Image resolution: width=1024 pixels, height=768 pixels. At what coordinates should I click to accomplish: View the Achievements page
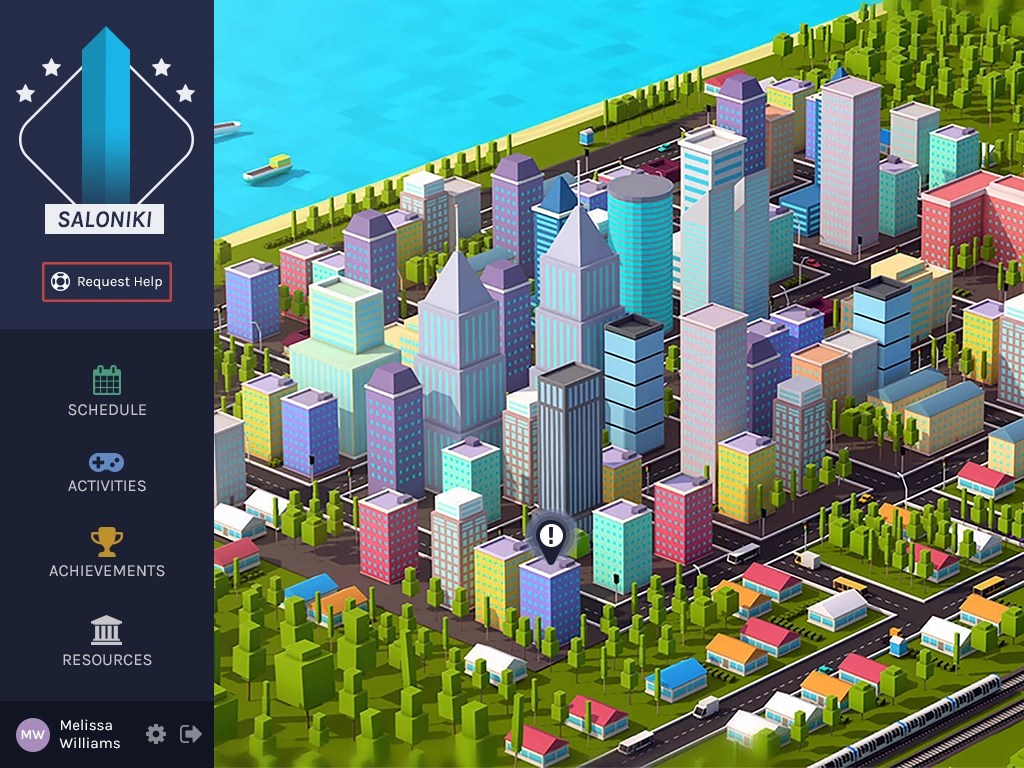pyautogui.click(x=107, y=554)
